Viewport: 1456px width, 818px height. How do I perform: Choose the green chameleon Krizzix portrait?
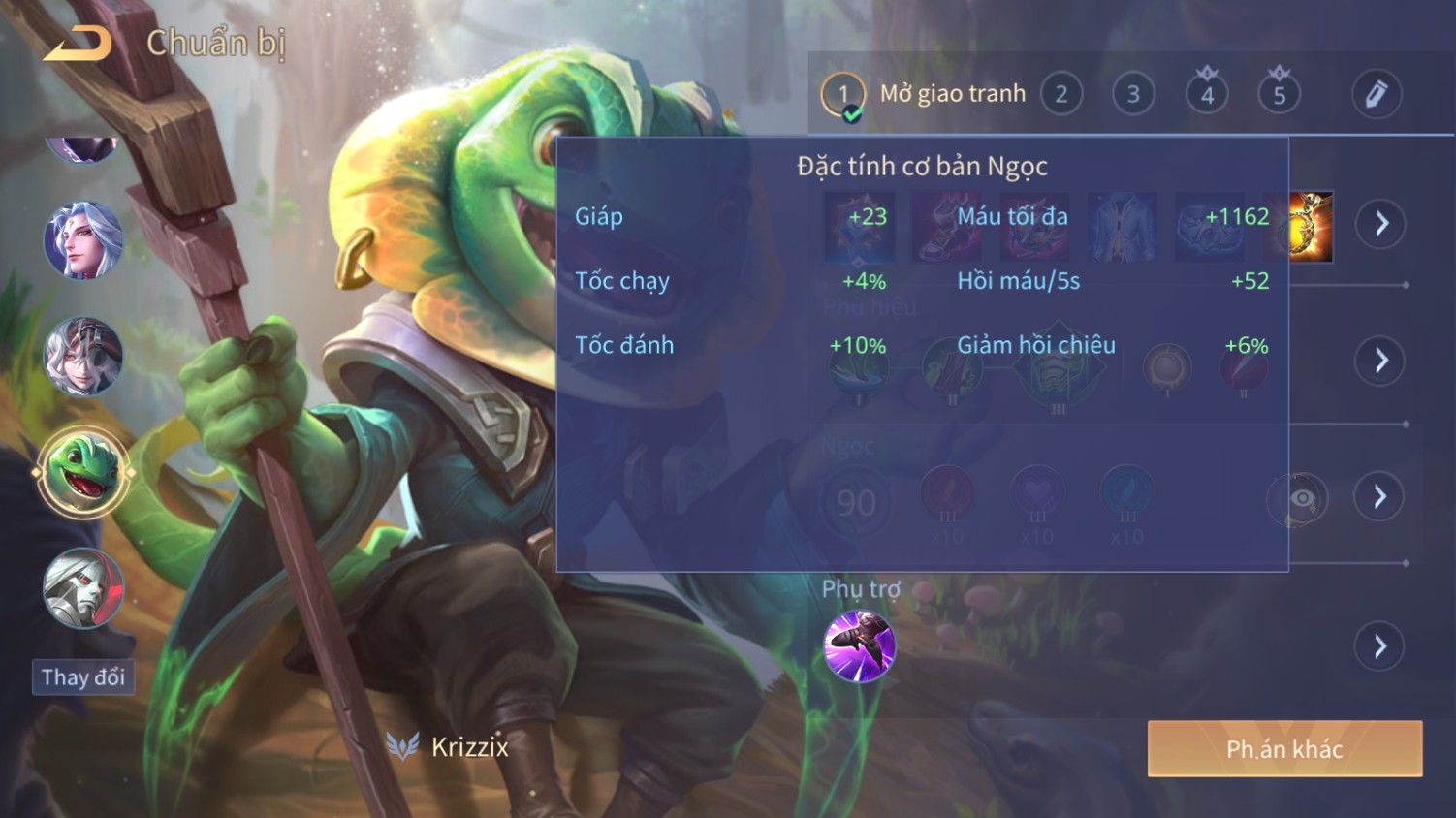(x=83, y=474)
